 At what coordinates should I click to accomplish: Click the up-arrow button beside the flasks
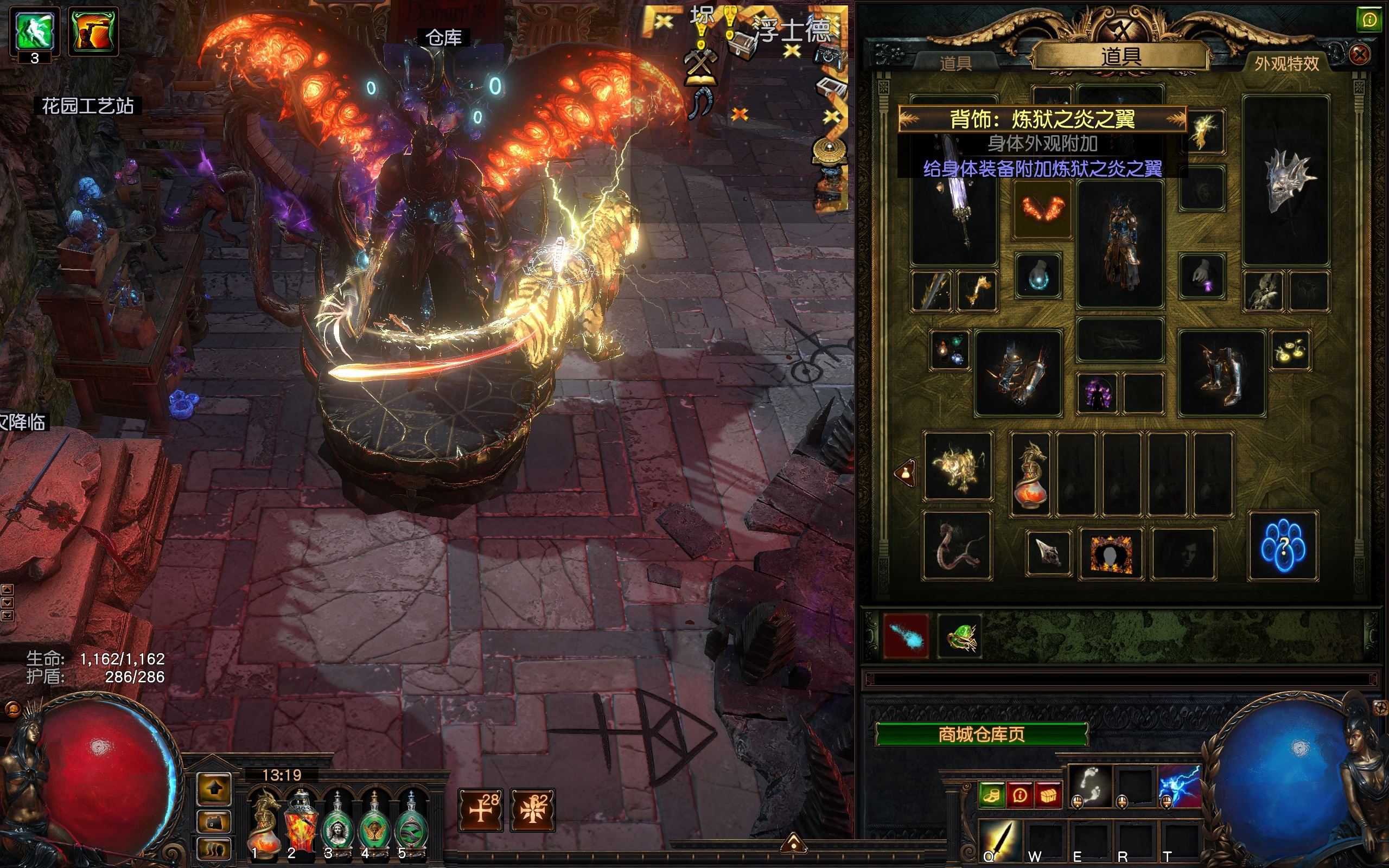215,789
